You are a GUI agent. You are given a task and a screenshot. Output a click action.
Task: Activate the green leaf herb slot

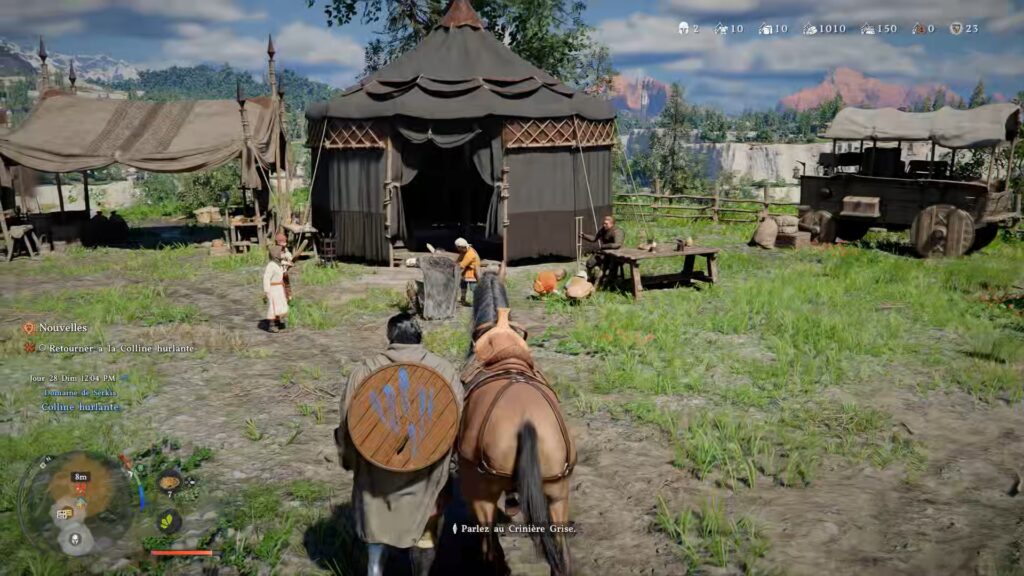click(x=169, y=521)
